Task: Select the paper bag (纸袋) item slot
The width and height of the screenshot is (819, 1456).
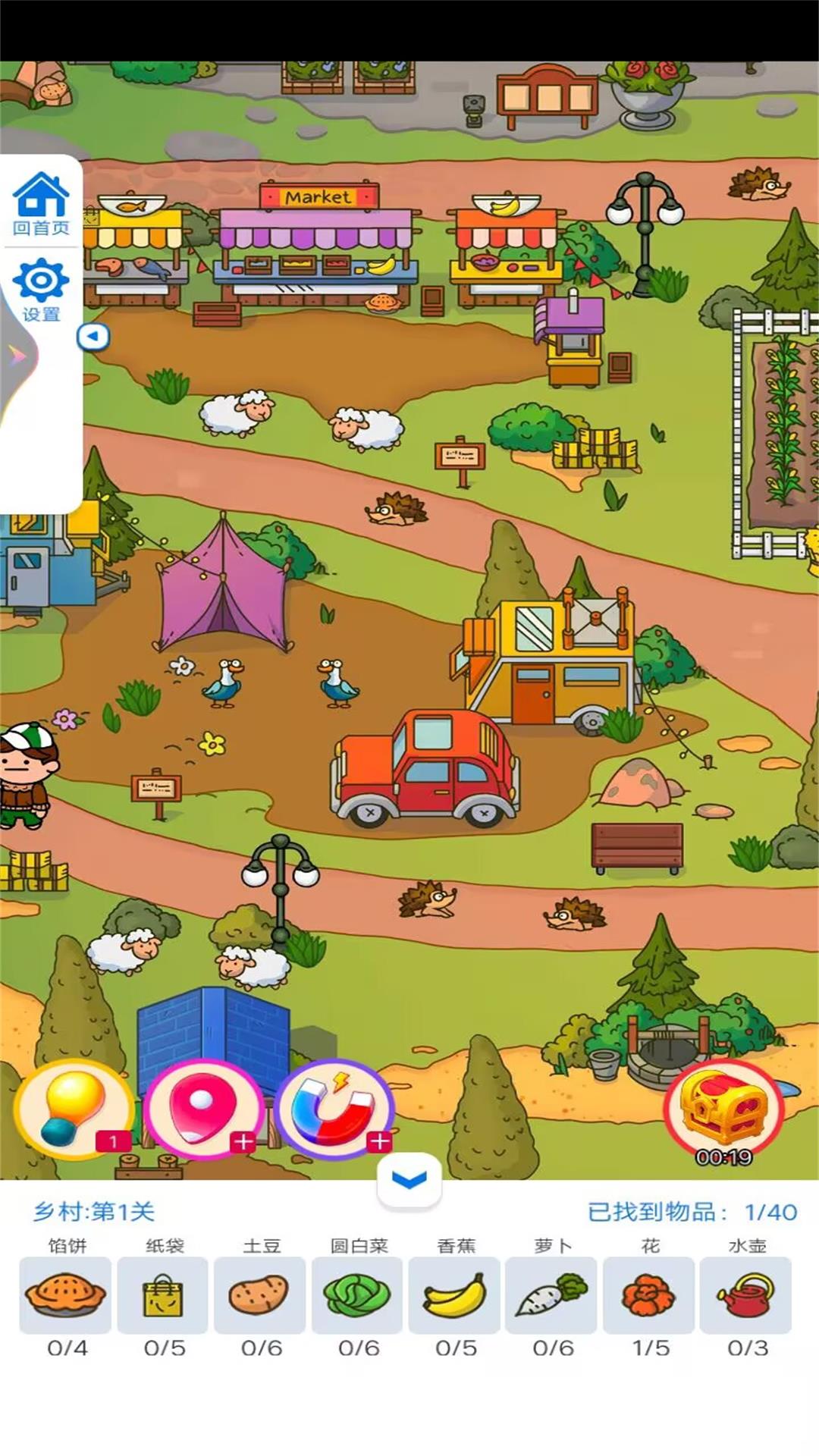Action: [x=162, y=1295]
